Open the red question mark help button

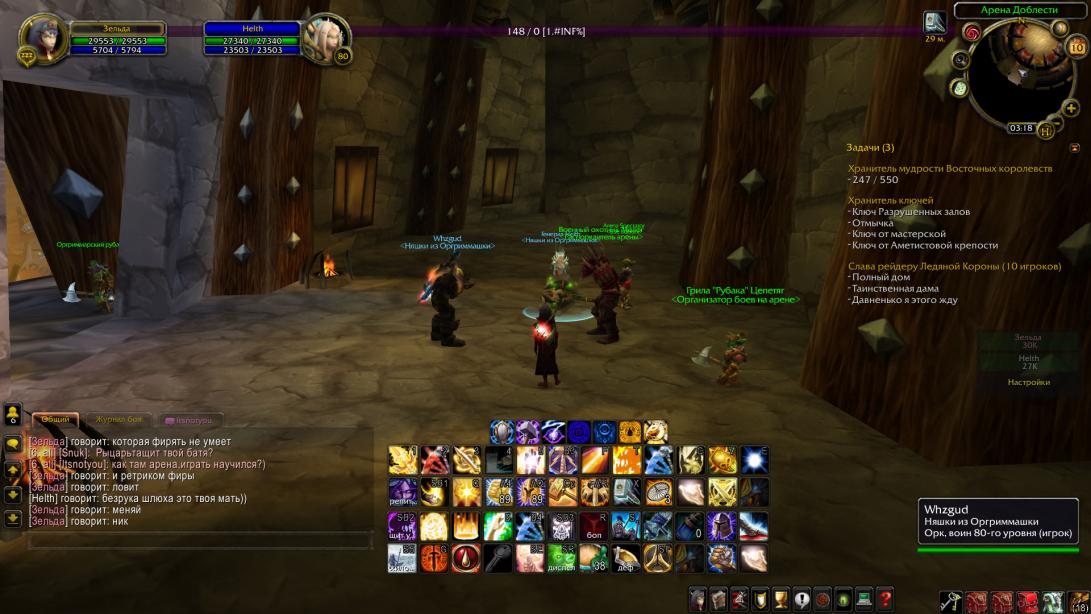[884, 599]
